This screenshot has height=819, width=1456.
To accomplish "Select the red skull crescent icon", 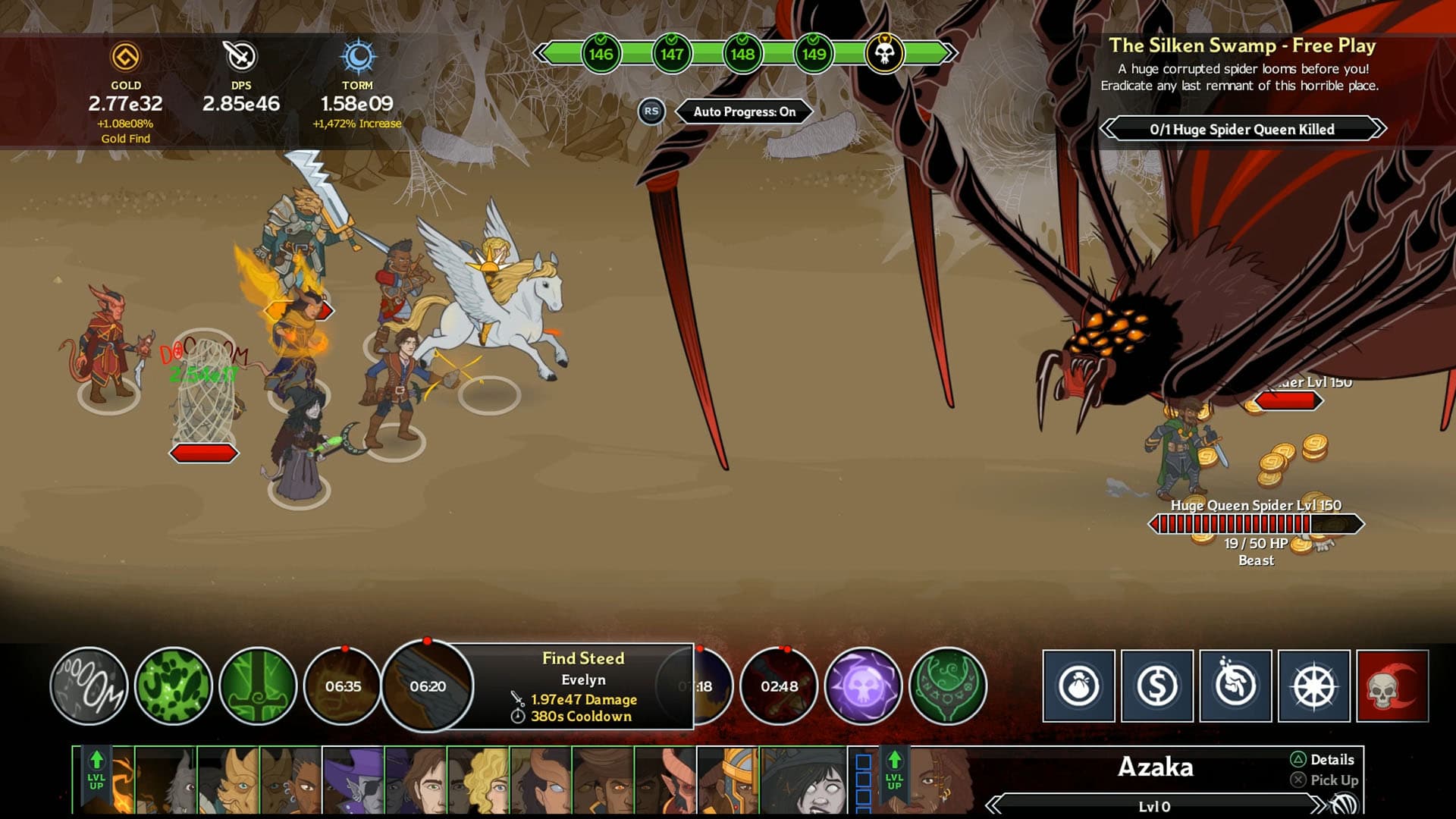I will pos(1392,686).
